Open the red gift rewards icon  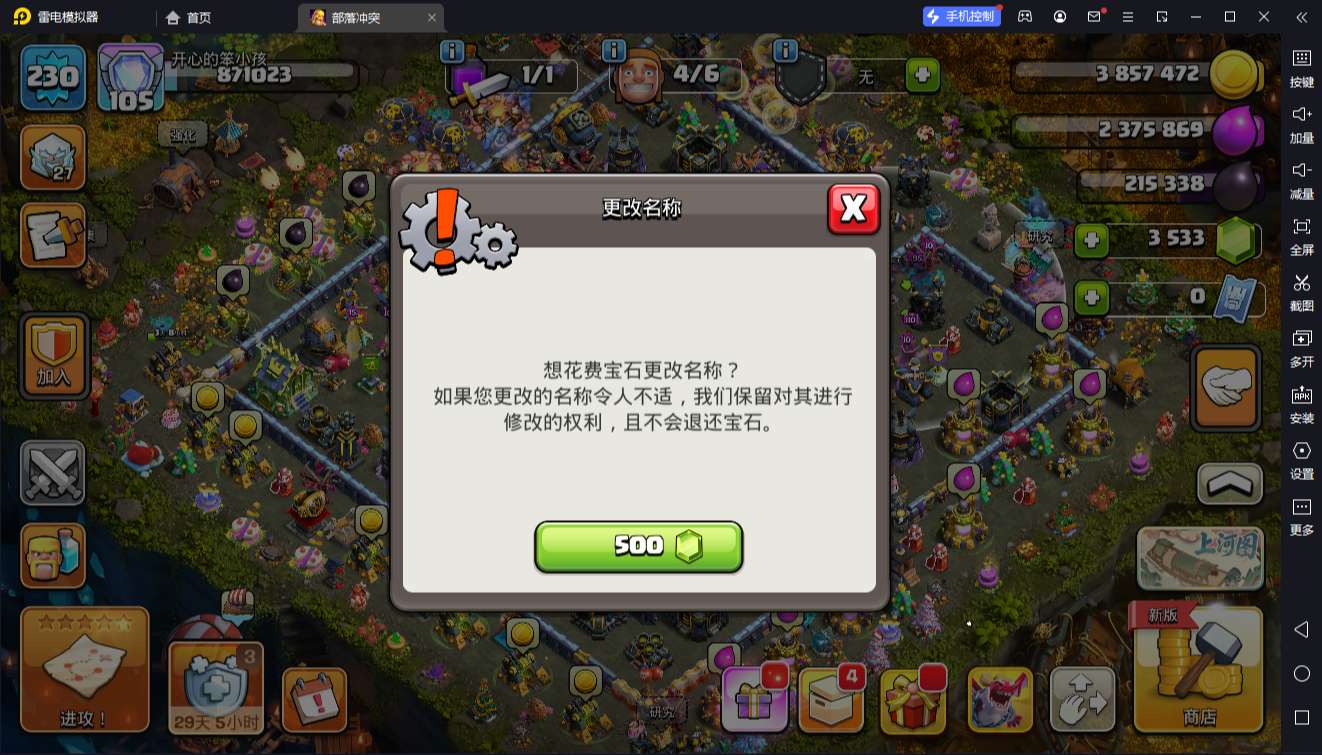tap(914, 700)
